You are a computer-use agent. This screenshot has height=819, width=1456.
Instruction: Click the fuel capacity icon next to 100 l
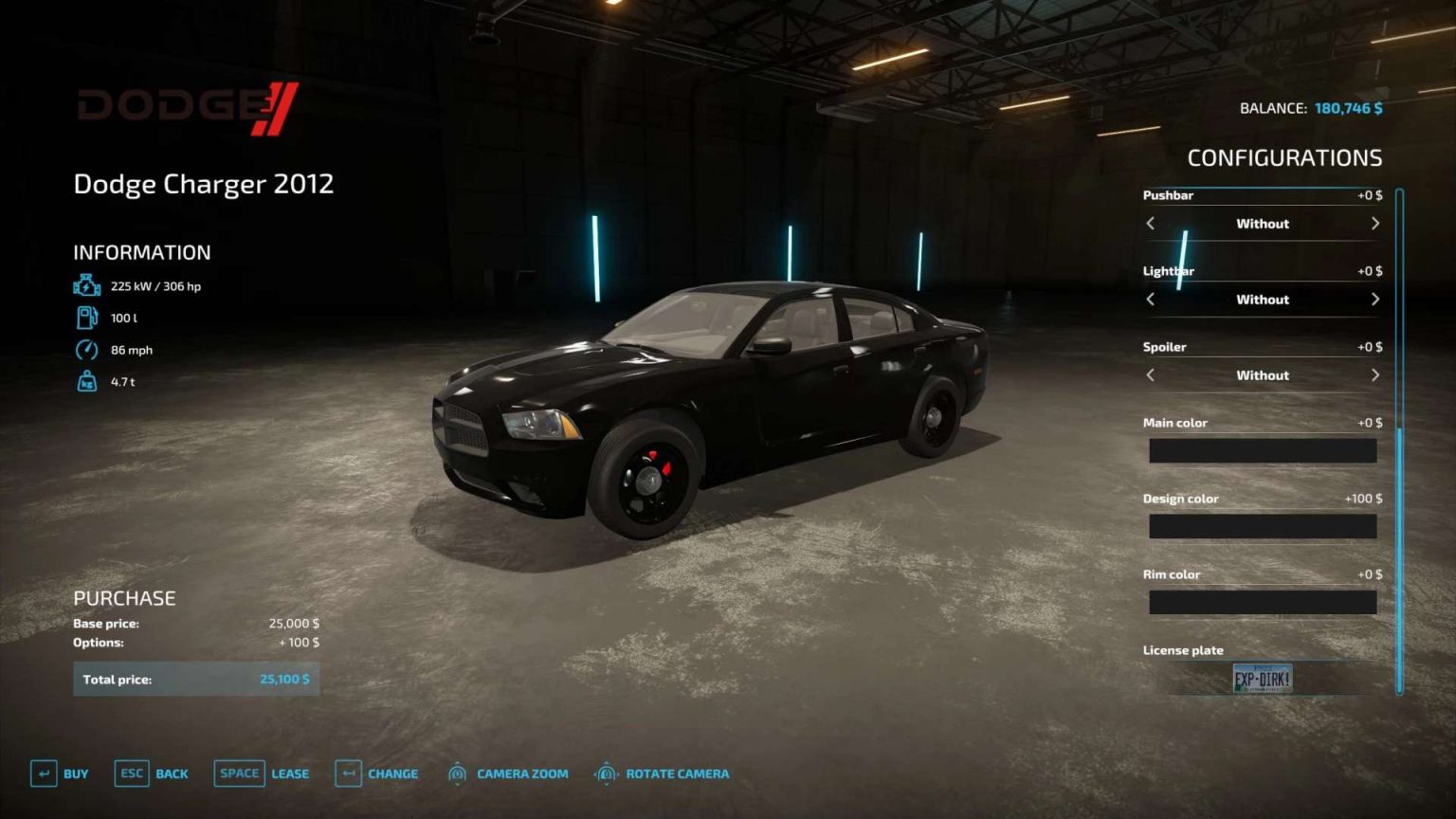click(86, 317)
